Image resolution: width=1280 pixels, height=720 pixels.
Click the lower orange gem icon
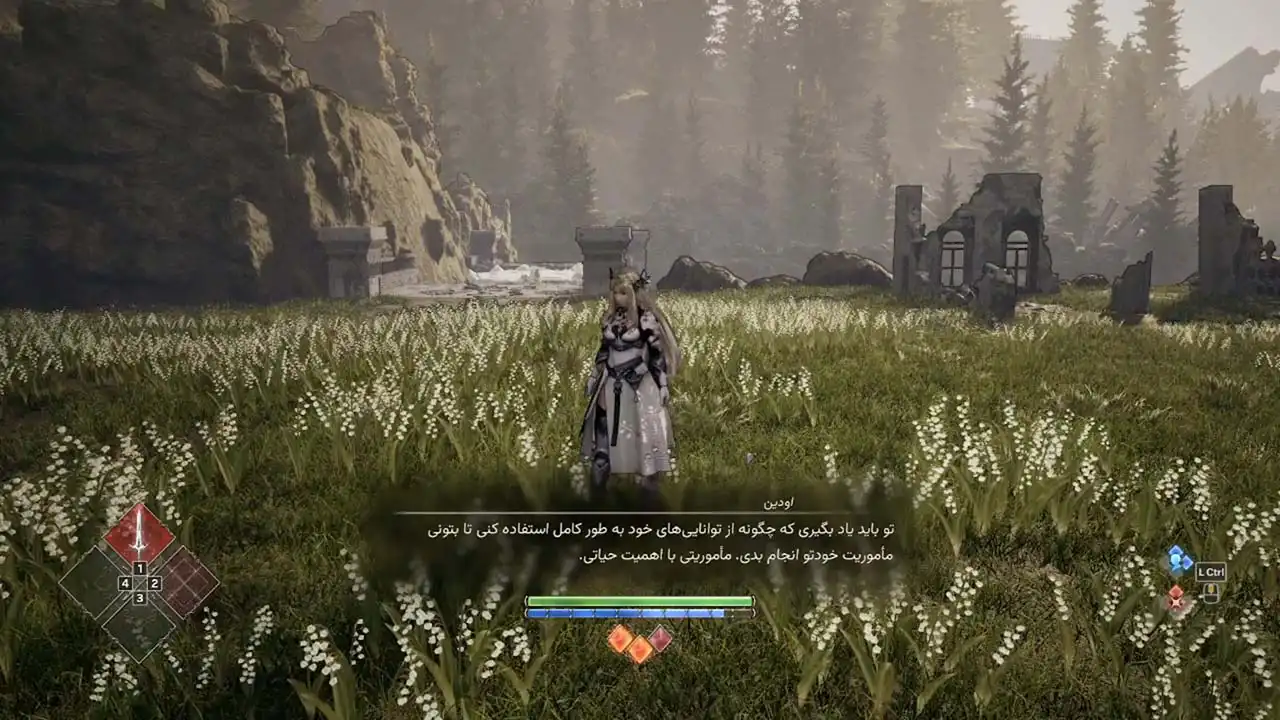640,650
